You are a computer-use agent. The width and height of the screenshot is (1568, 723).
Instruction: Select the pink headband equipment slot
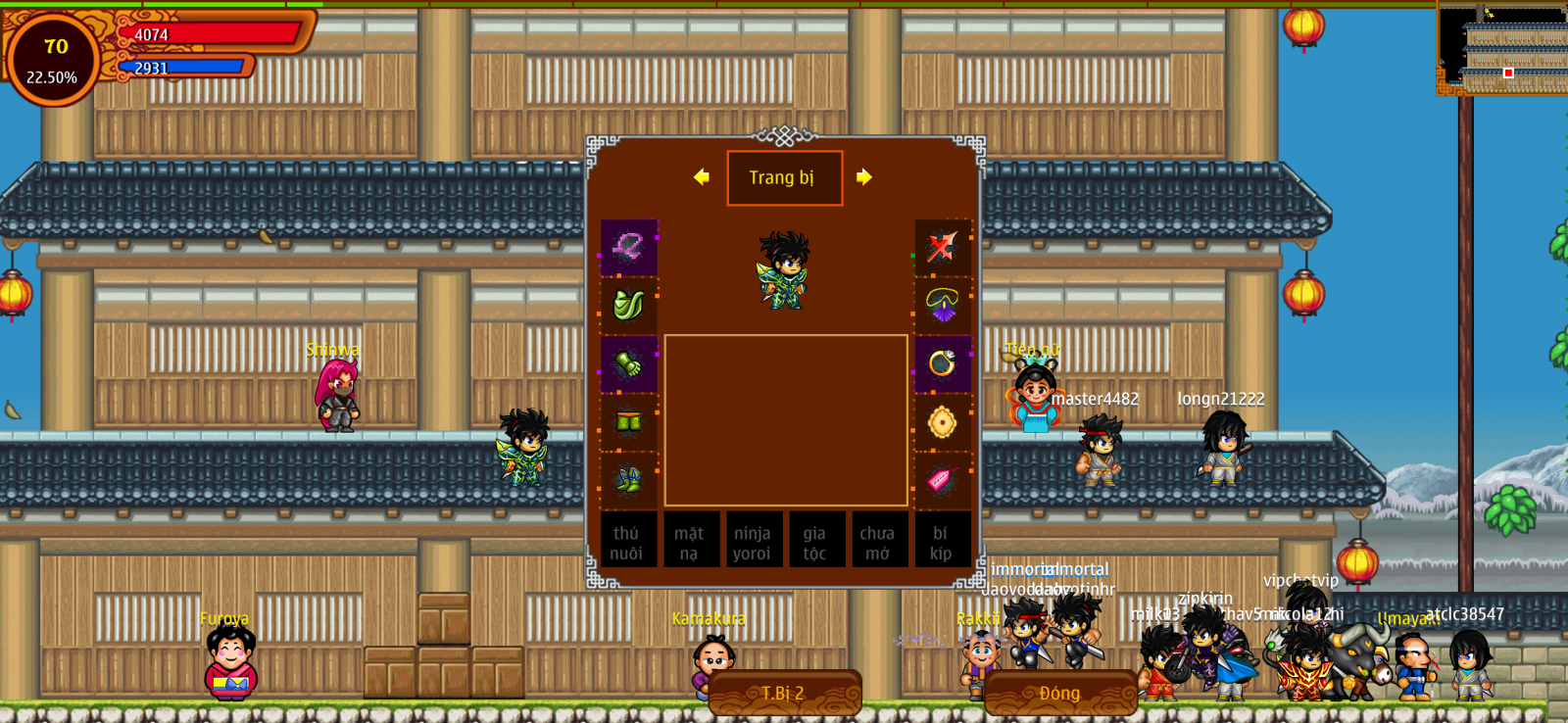pyautogui.click(x=628, y=247)
